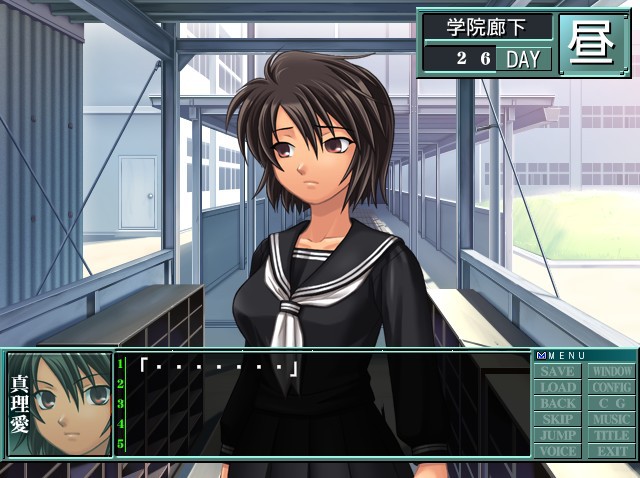Open the SAVE menu
The image size is (640, 478).
(558, 371)
